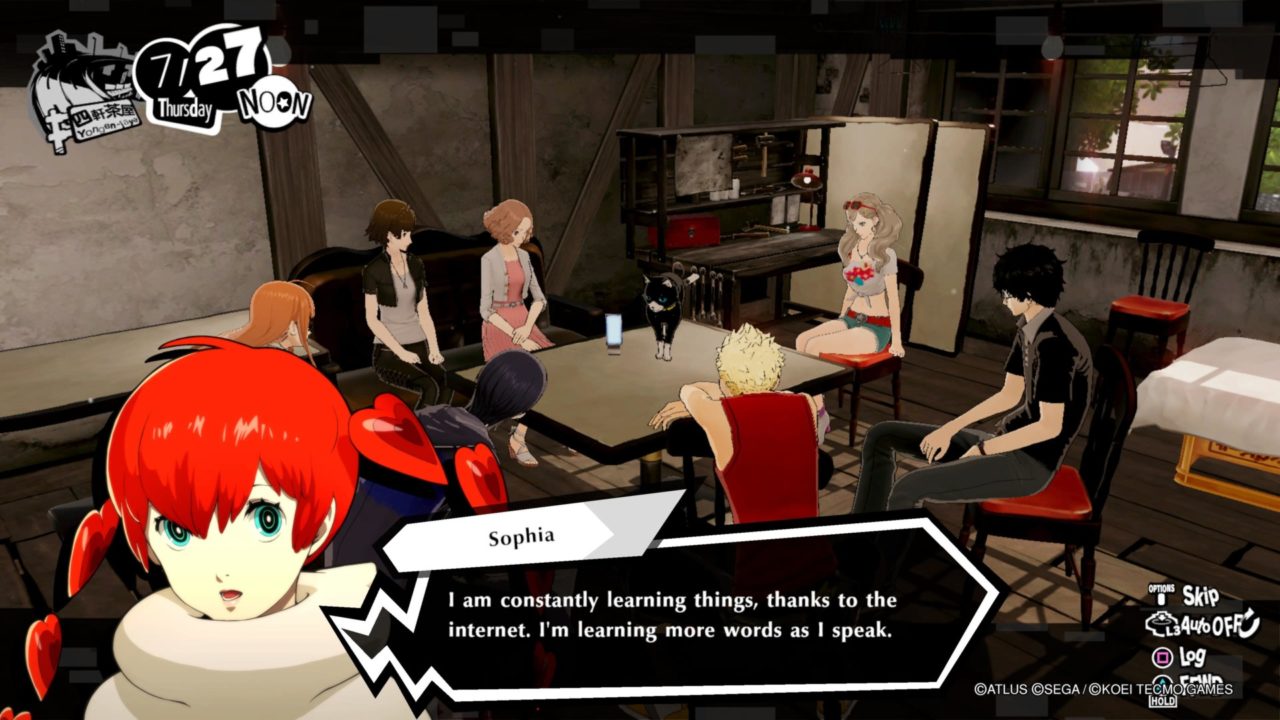The width and height of the screenshot is (1280, 720).
Task: Click the Triangle button icon beside FFWD
Action: click(x=1162, y=680)
